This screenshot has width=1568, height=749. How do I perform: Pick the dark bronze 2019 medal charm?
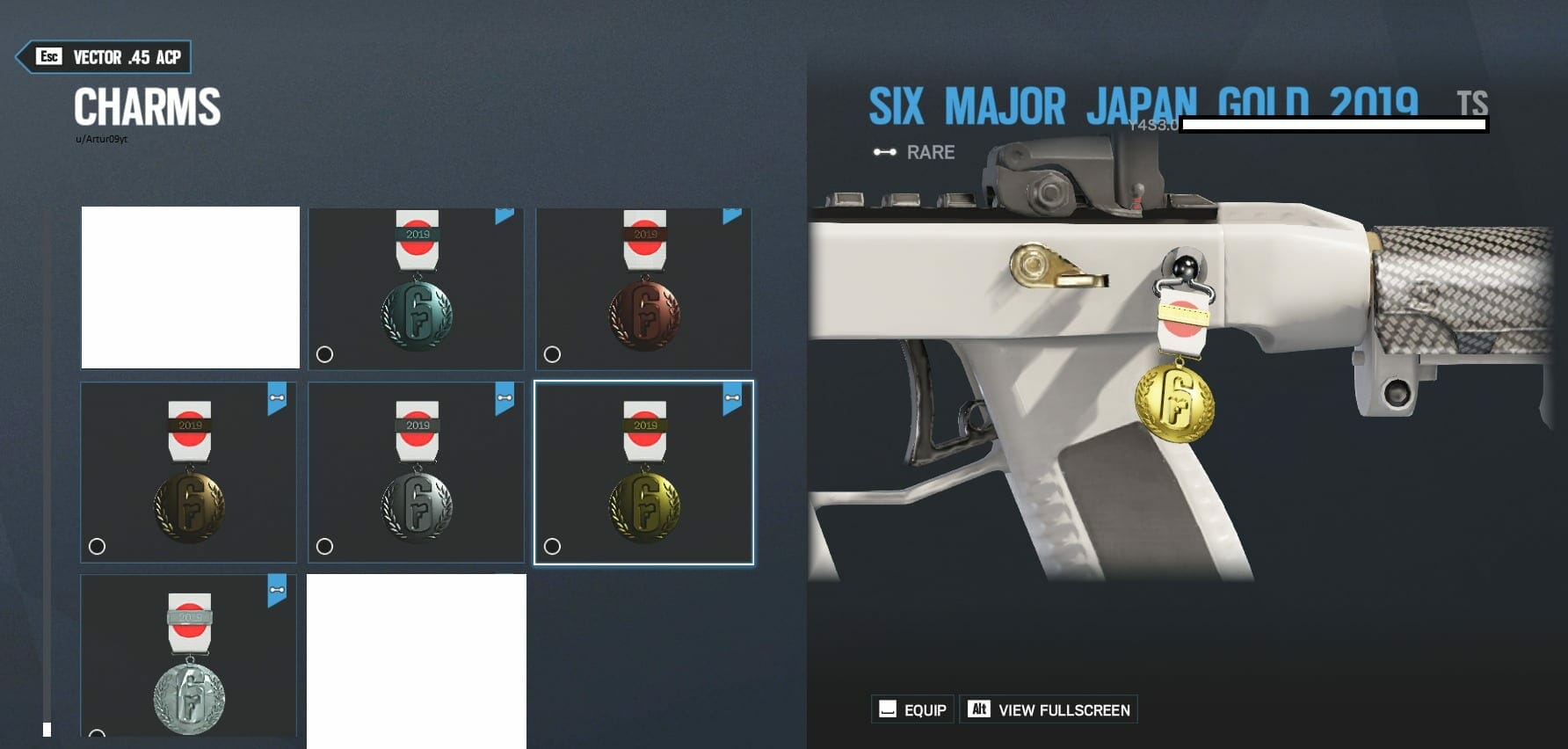point(188,472)
